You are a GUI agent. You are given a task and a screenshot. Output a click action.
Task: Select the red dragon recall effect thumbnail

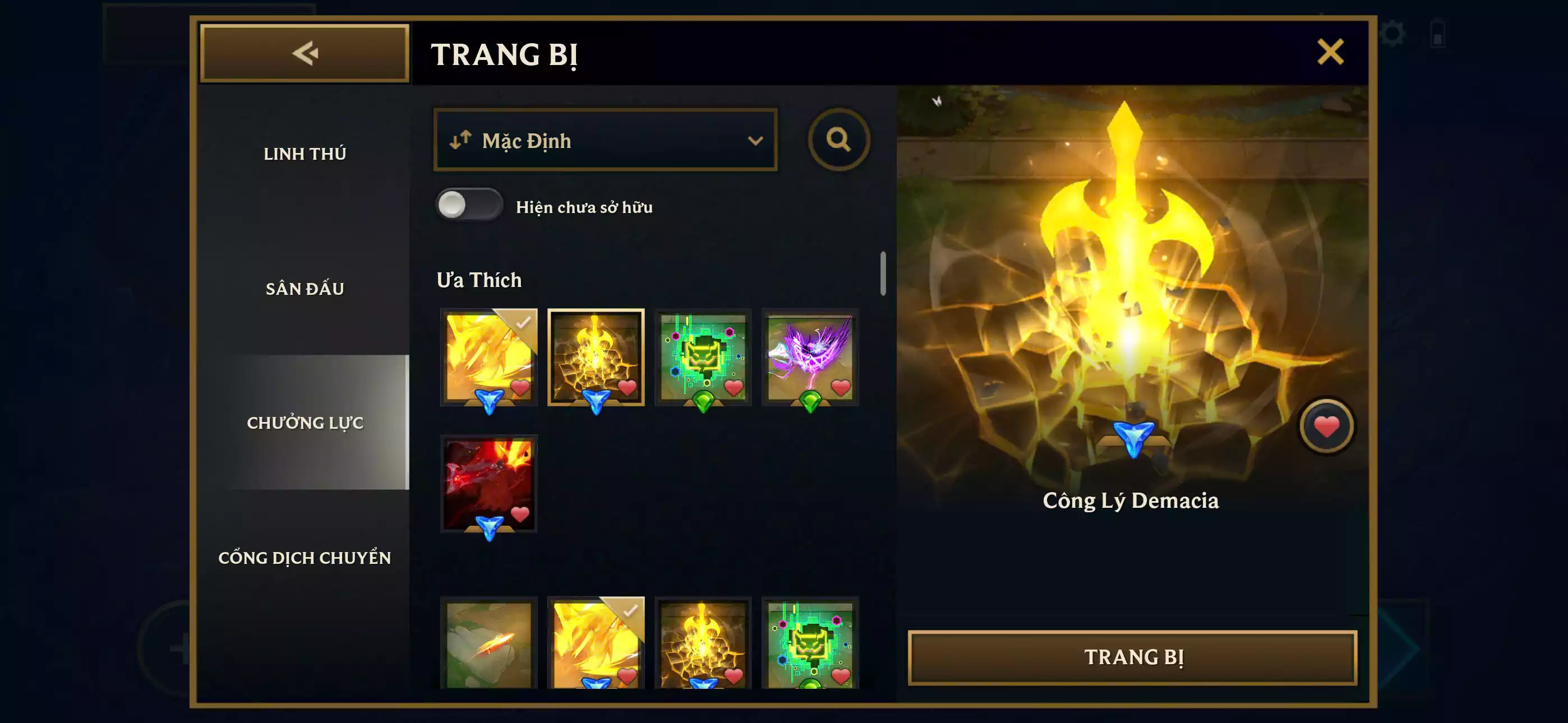[x=488, y=484]
